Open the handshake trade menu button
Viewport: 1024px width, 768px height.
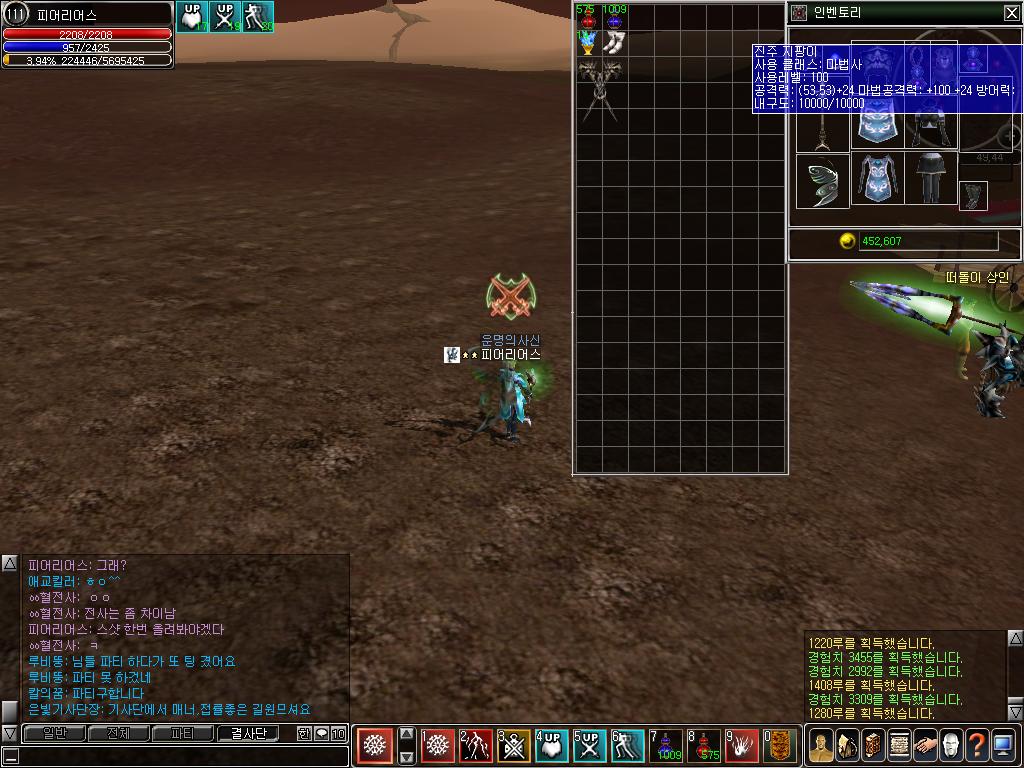click(x=924, y=746)
